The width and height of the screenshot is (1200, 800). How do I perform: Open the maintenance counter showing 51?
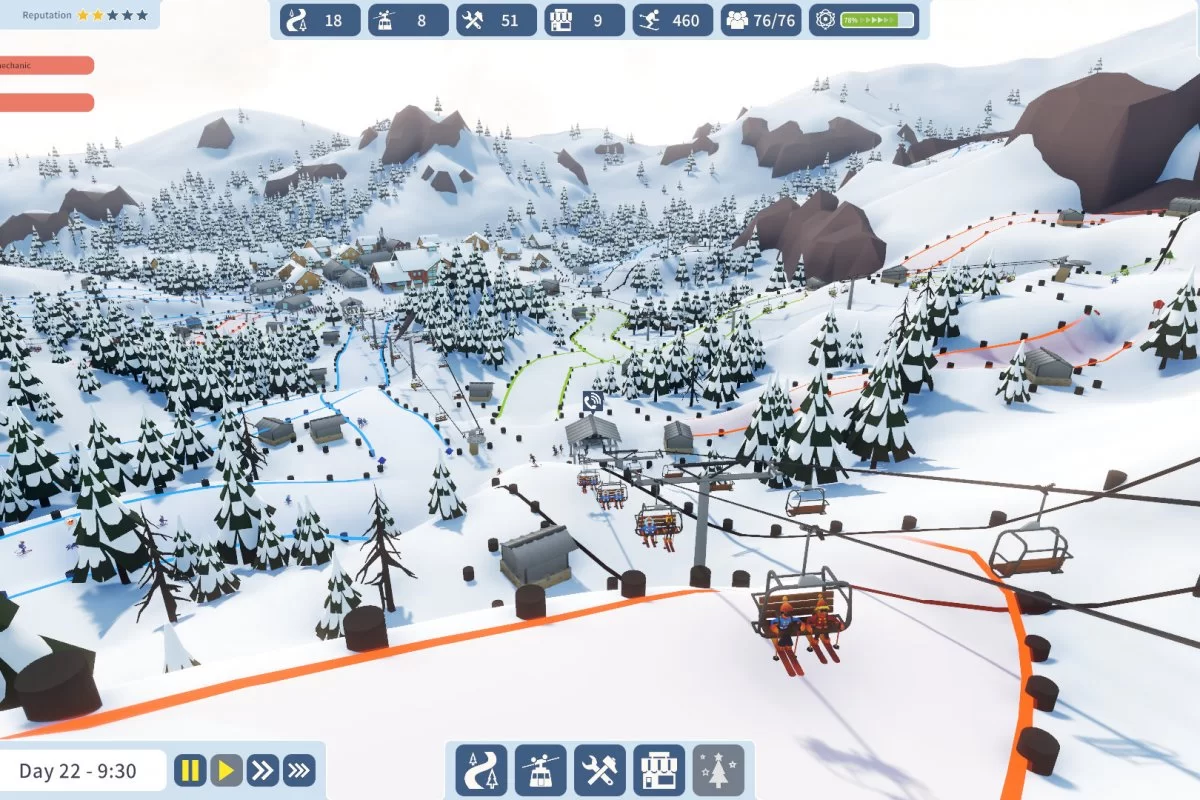(x=495, y=20)
